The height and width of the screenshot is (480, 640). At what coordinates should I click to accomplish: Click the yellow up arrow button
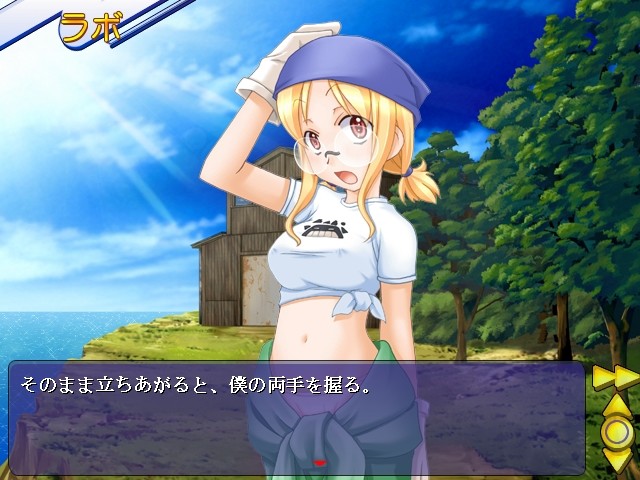(615, 404)
